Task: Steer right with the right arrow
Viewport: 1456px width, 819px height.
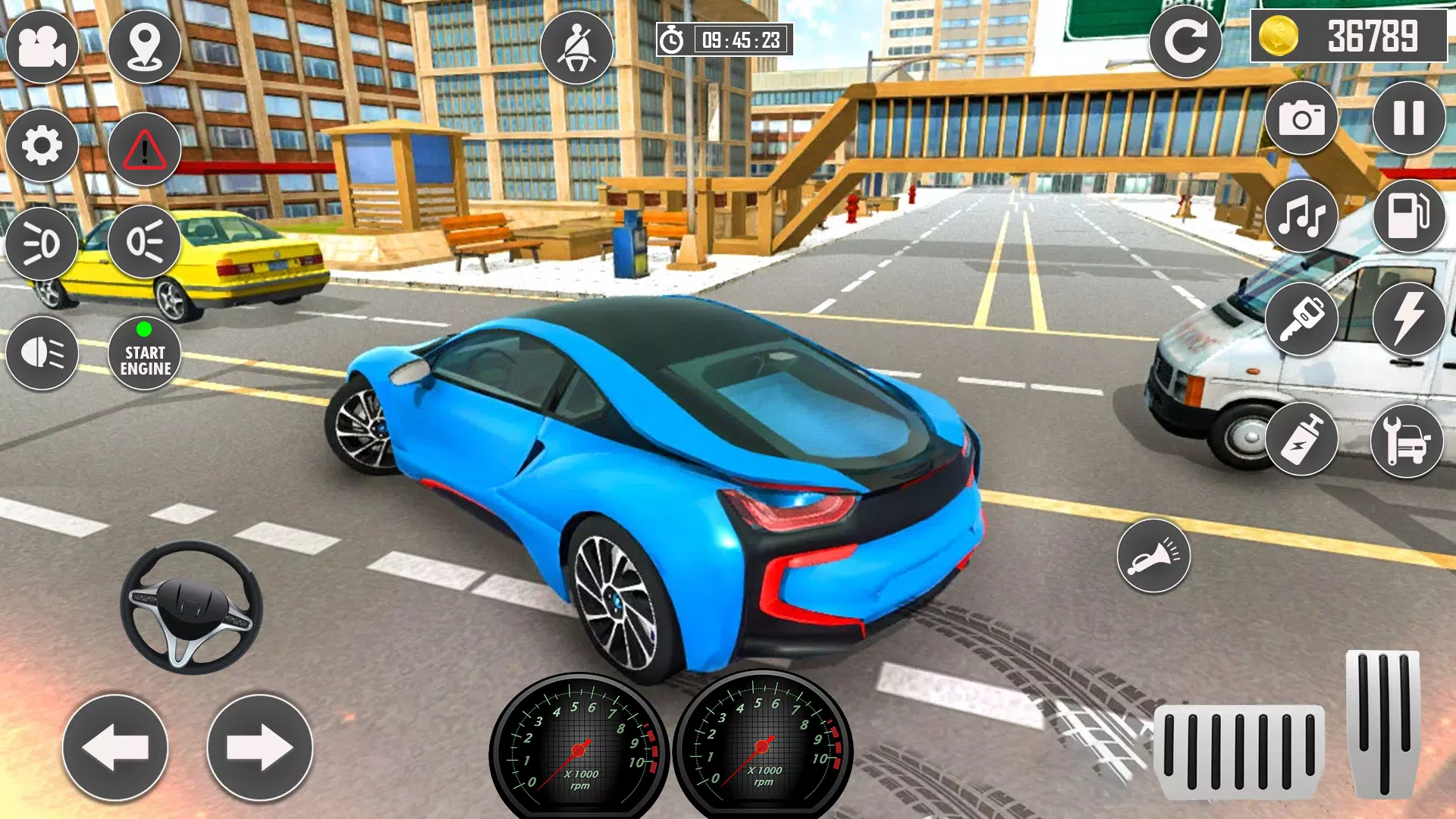Action: click(259, 748)
